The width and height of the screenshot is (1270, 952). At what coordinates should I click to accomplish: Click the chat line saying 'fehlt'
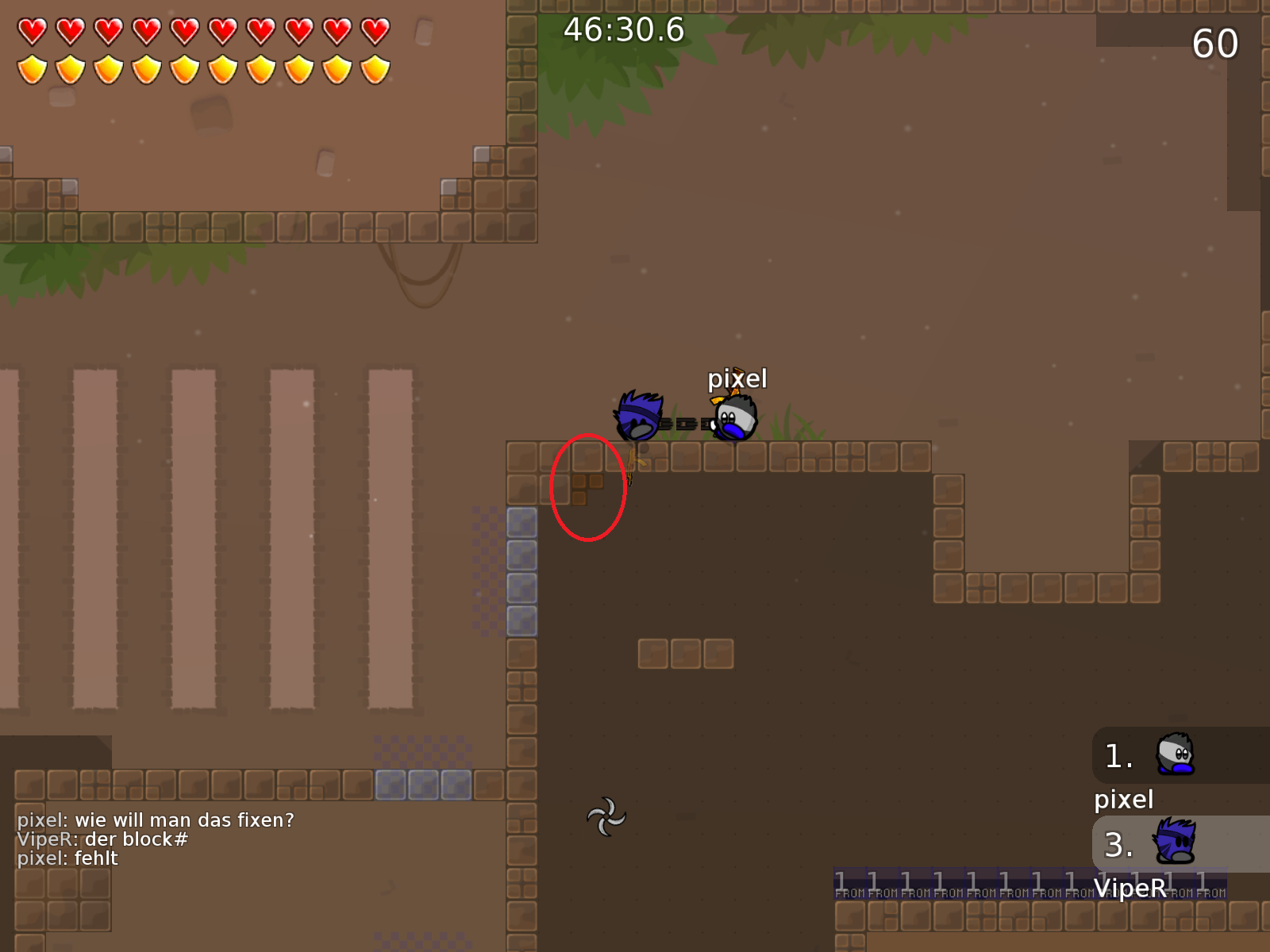[67, 858]
